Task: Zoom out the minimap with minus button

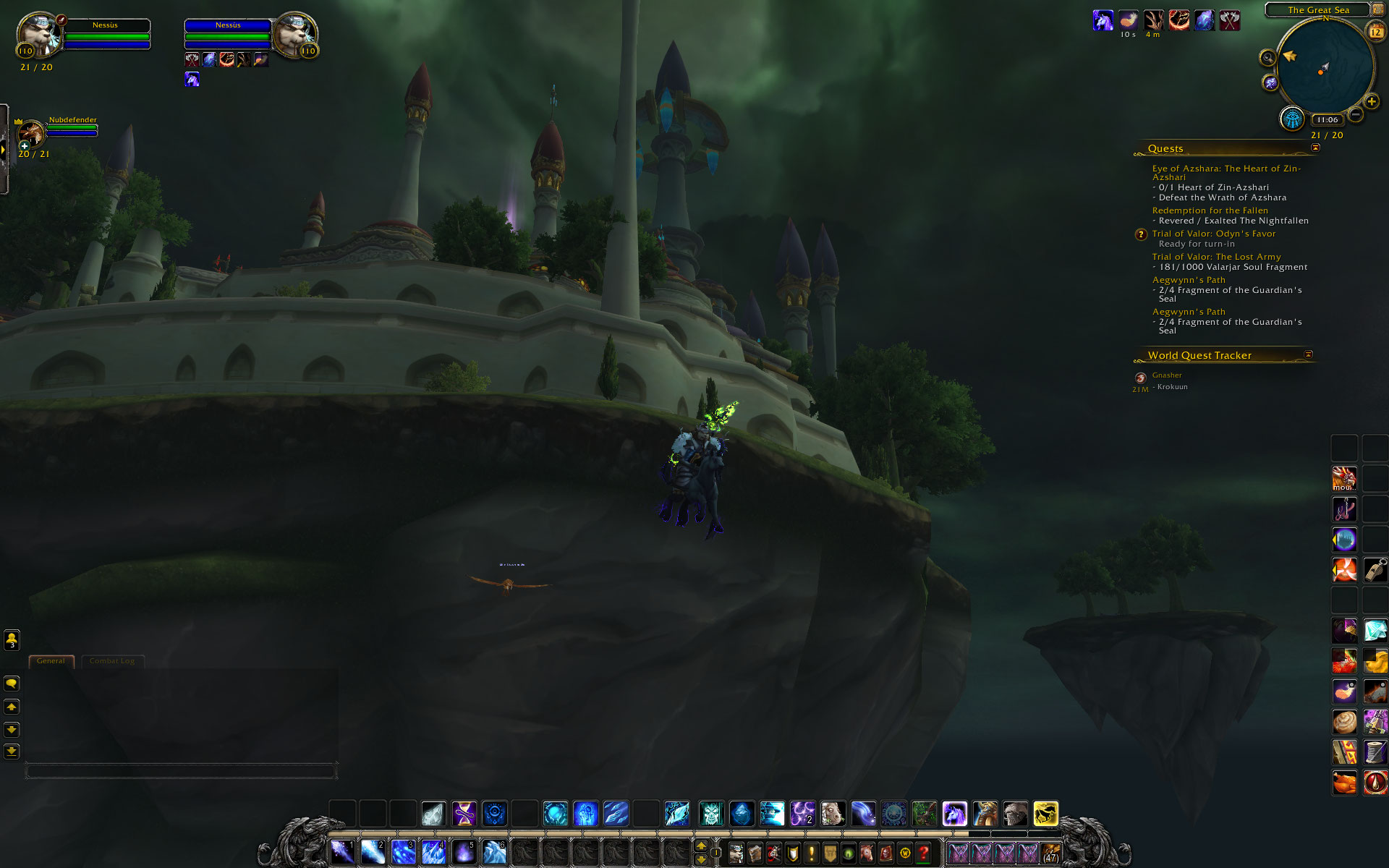Action: (1356, 114)
